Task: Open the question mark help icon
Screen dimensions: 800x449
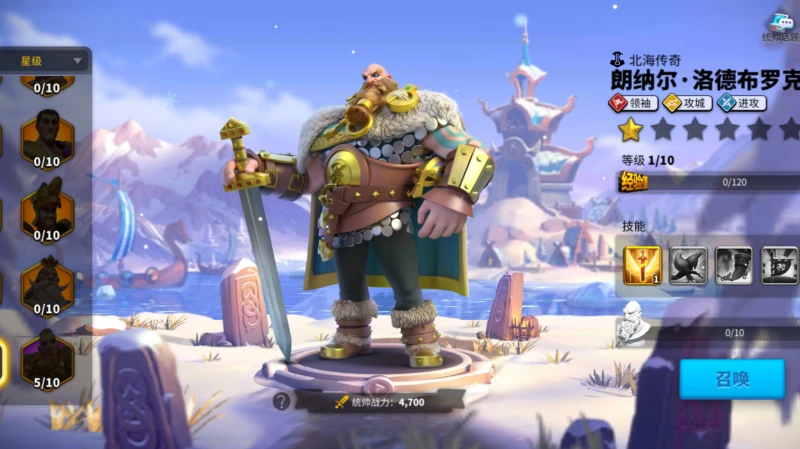Action: [x=282, y=401]
